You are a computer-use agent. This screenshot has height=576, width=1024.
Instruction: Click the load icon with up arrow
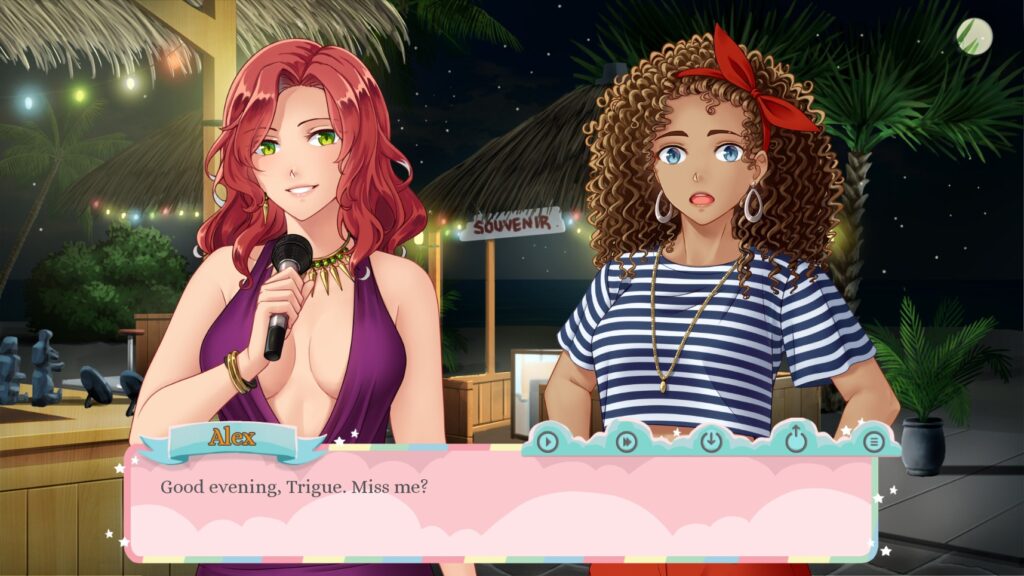pos(795,439)
